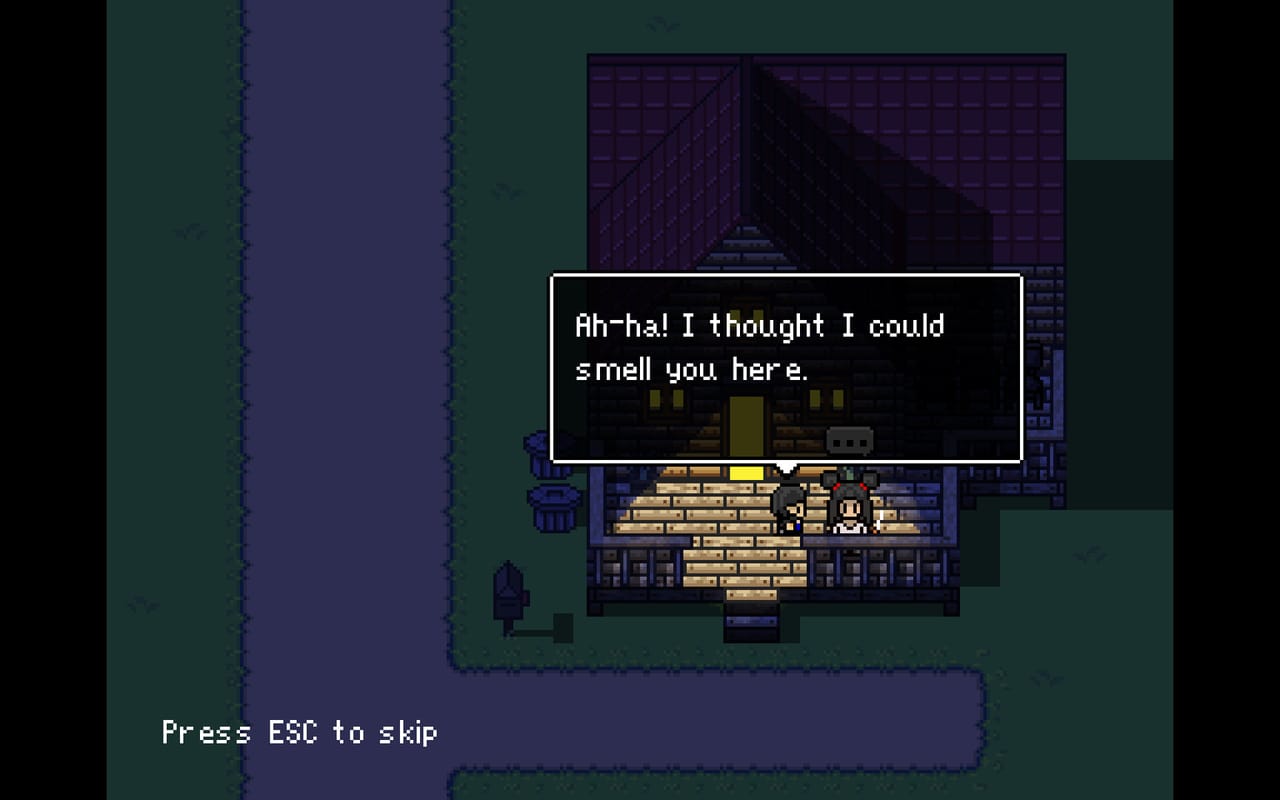
Task: Click the line 'Ah-ha! I thought I could'
Action: [x=758, y=324]
